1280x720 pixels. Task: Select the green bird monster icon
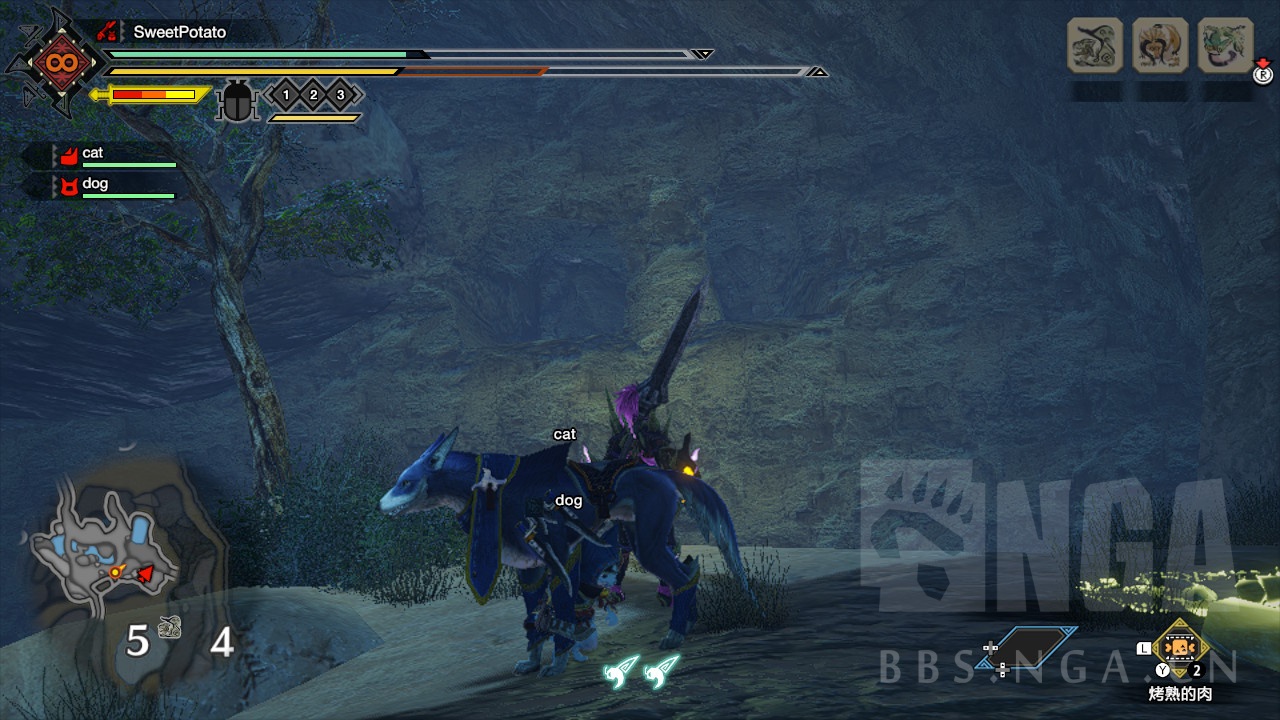click(x=1225, y=45)
